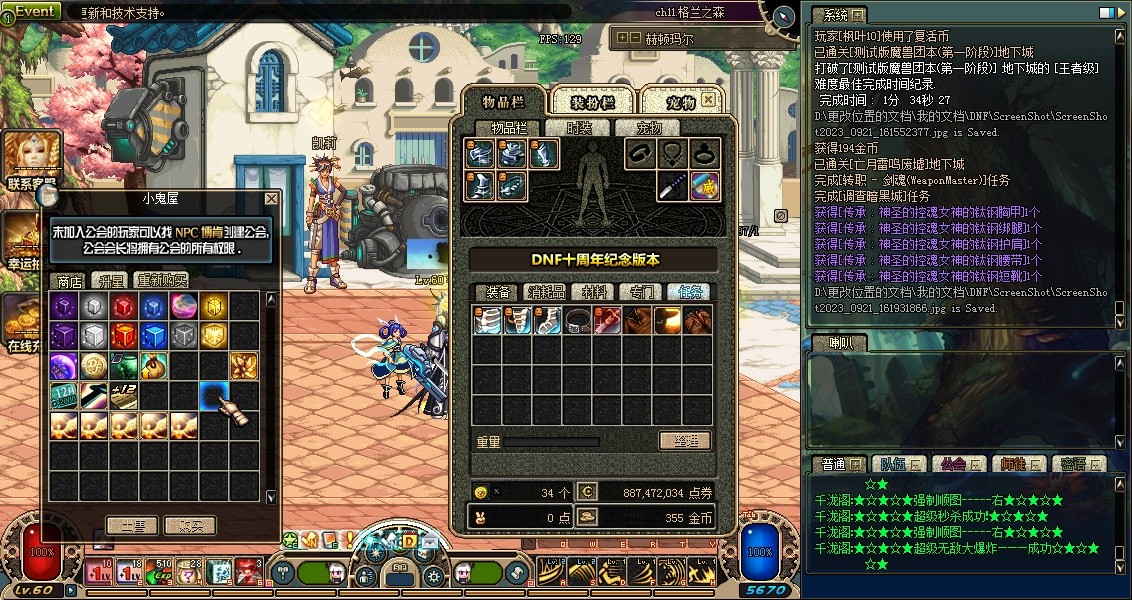Select the 装备 equipment inventory tab
1132x600 pixels.
[498, 292]
